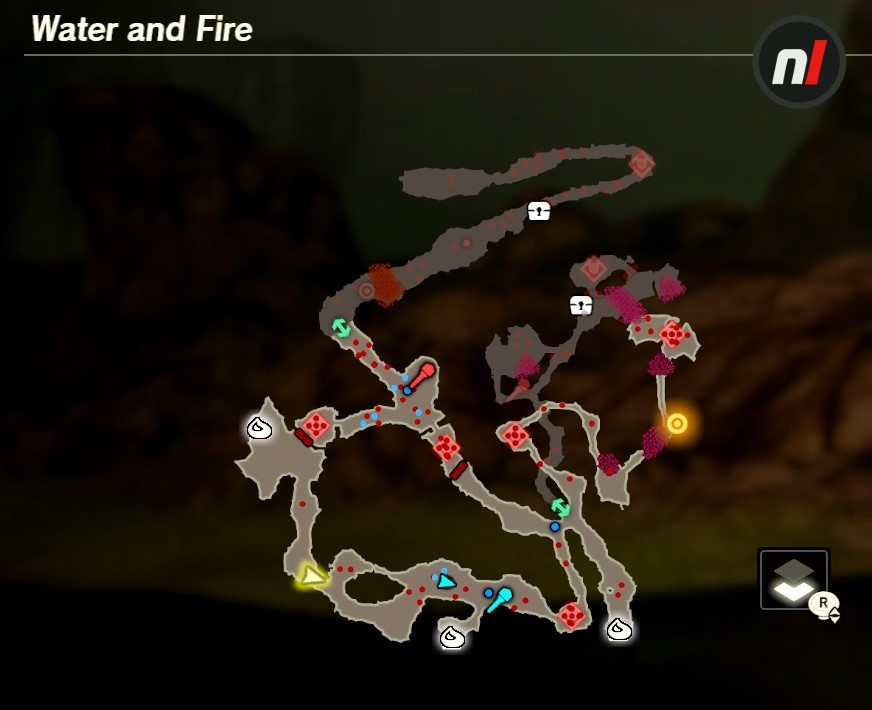This screenshot has height=710, width=872.
Task: Select the yellow player arrow marker
Action: (313, 576)
